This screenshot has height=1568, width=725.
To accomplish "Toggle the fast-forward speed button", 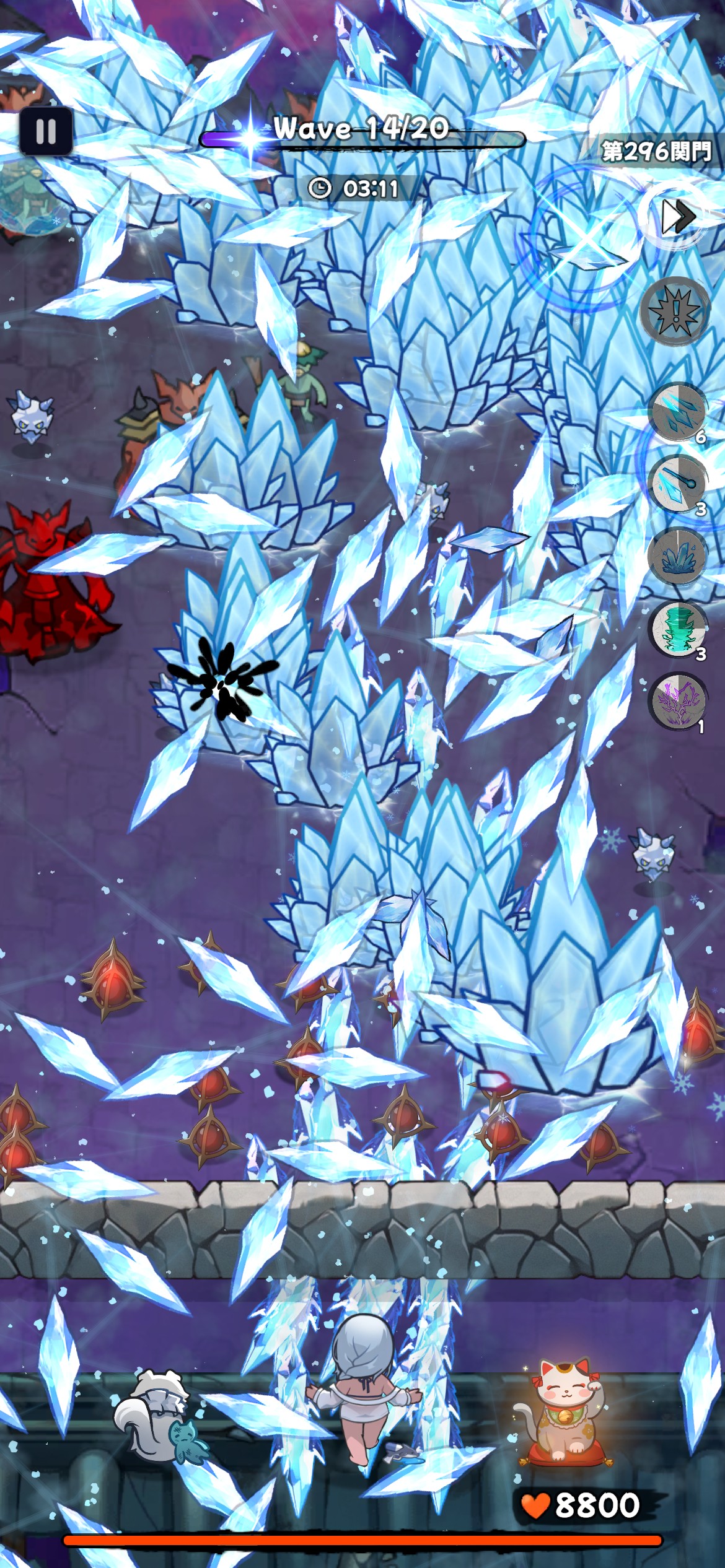I will coord(677,217).
